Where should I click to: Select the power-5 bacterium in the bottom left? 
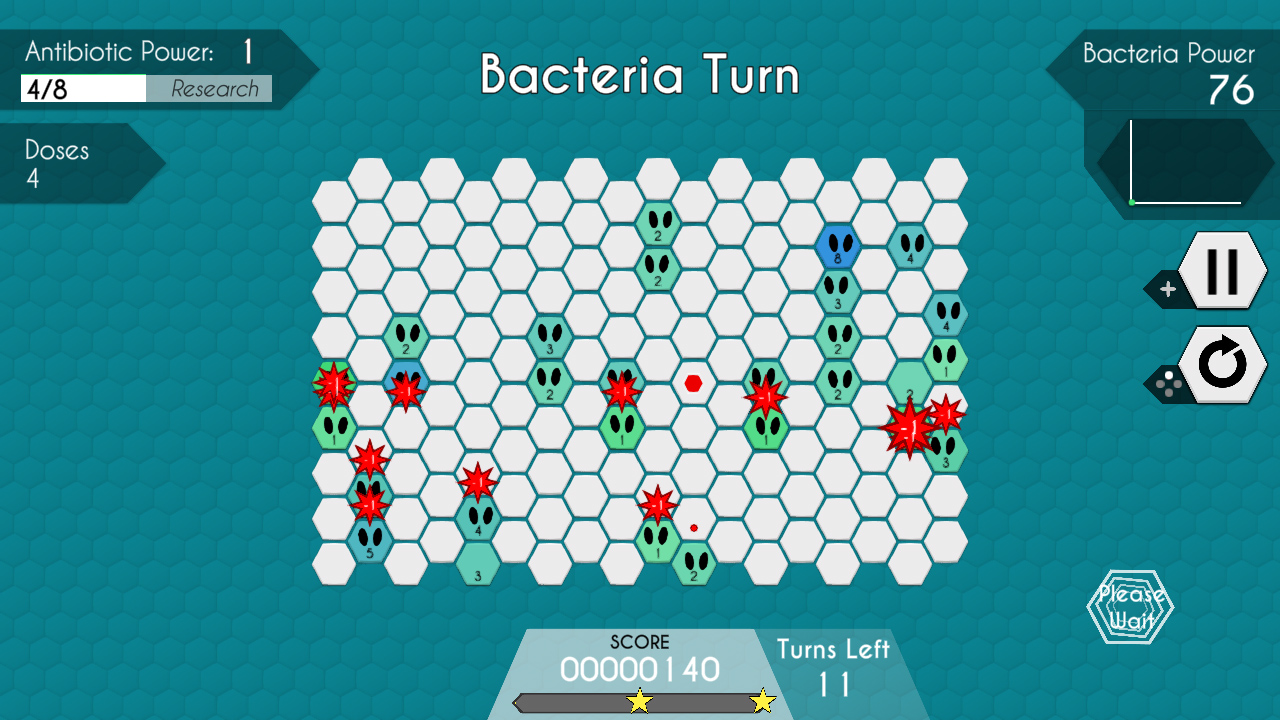369,541
